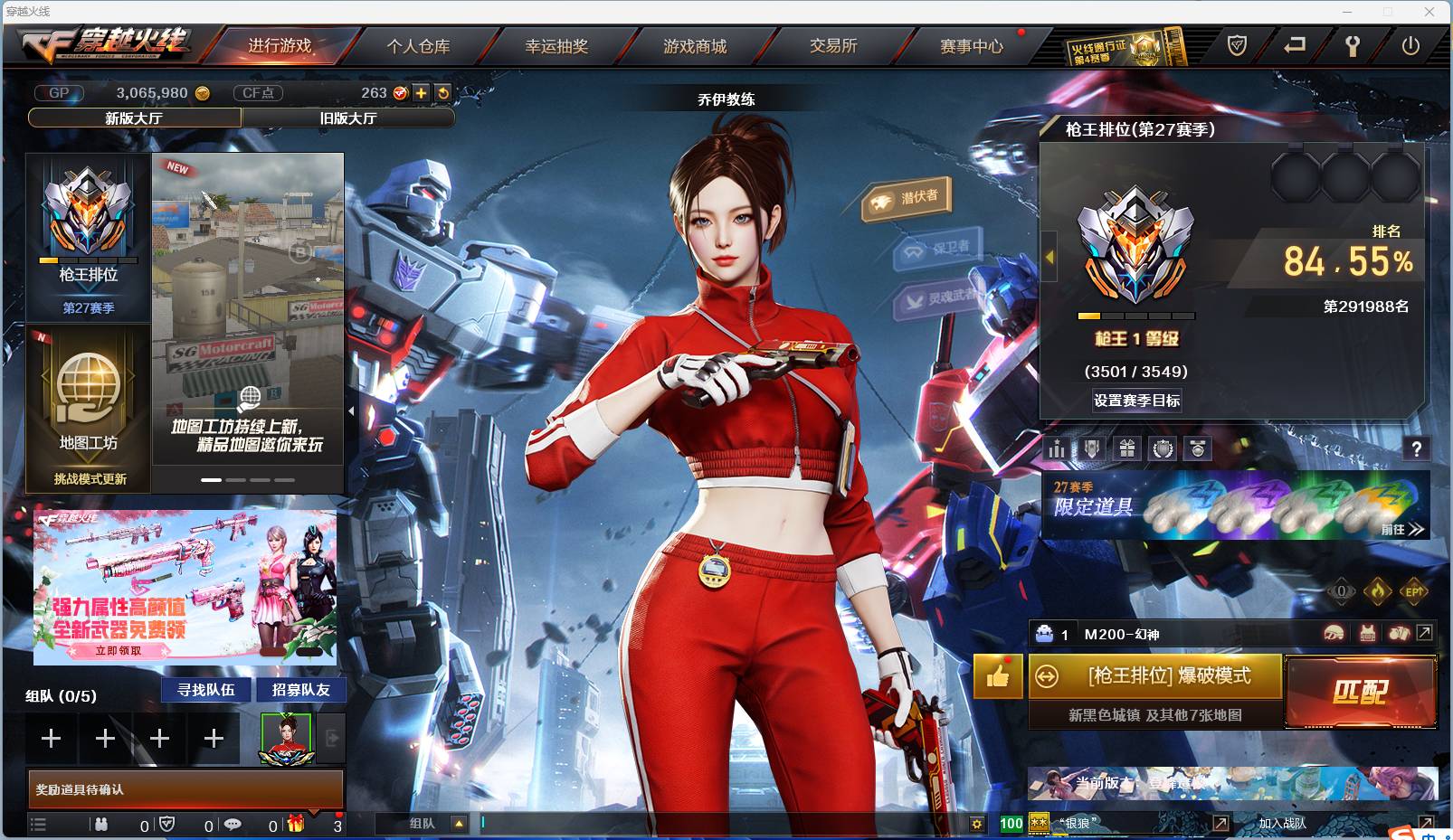Open the 游戏商城 menu item
This screenshot has width=1453, height=840.
tap(697, 46)
